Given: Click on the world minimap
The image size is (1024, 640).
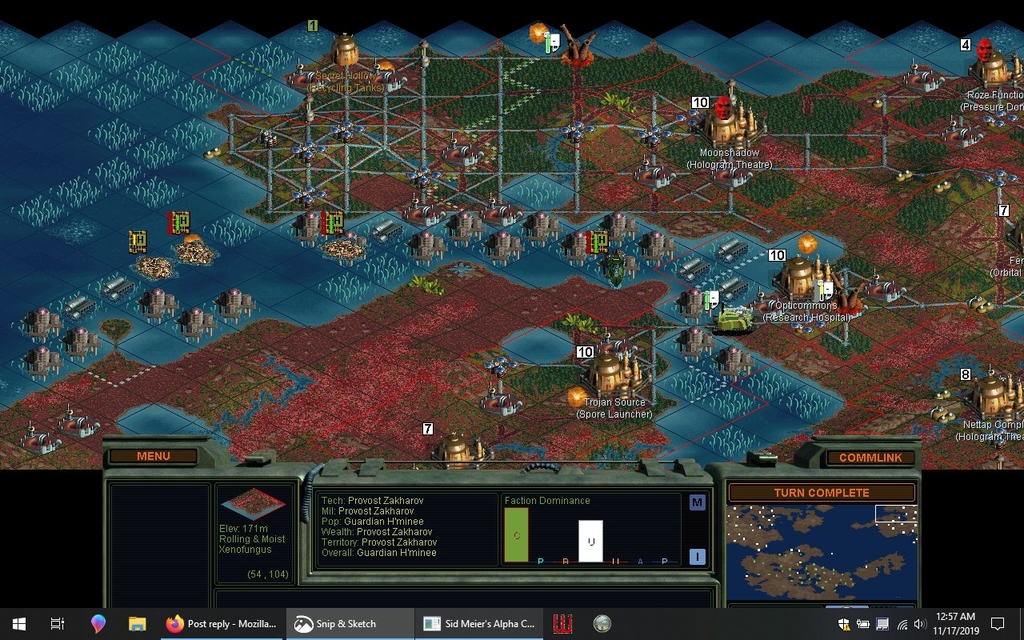Looking at the screenshot, I should coord(821,553).
